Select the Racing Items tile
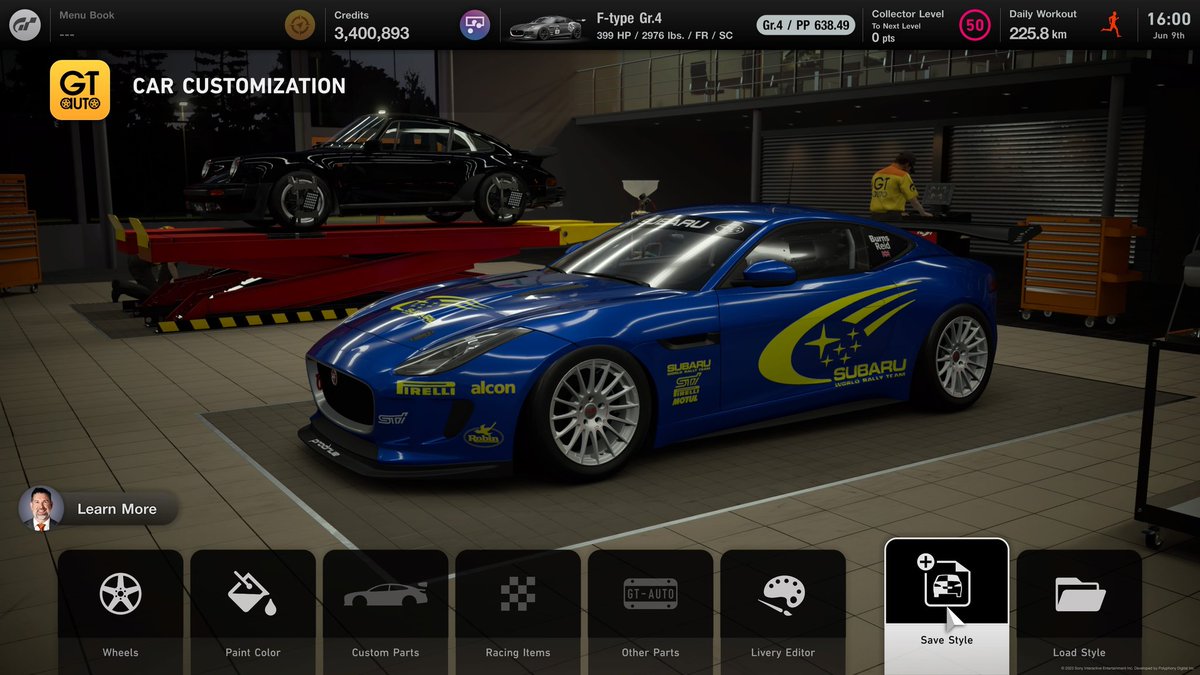 coord(518,608)
